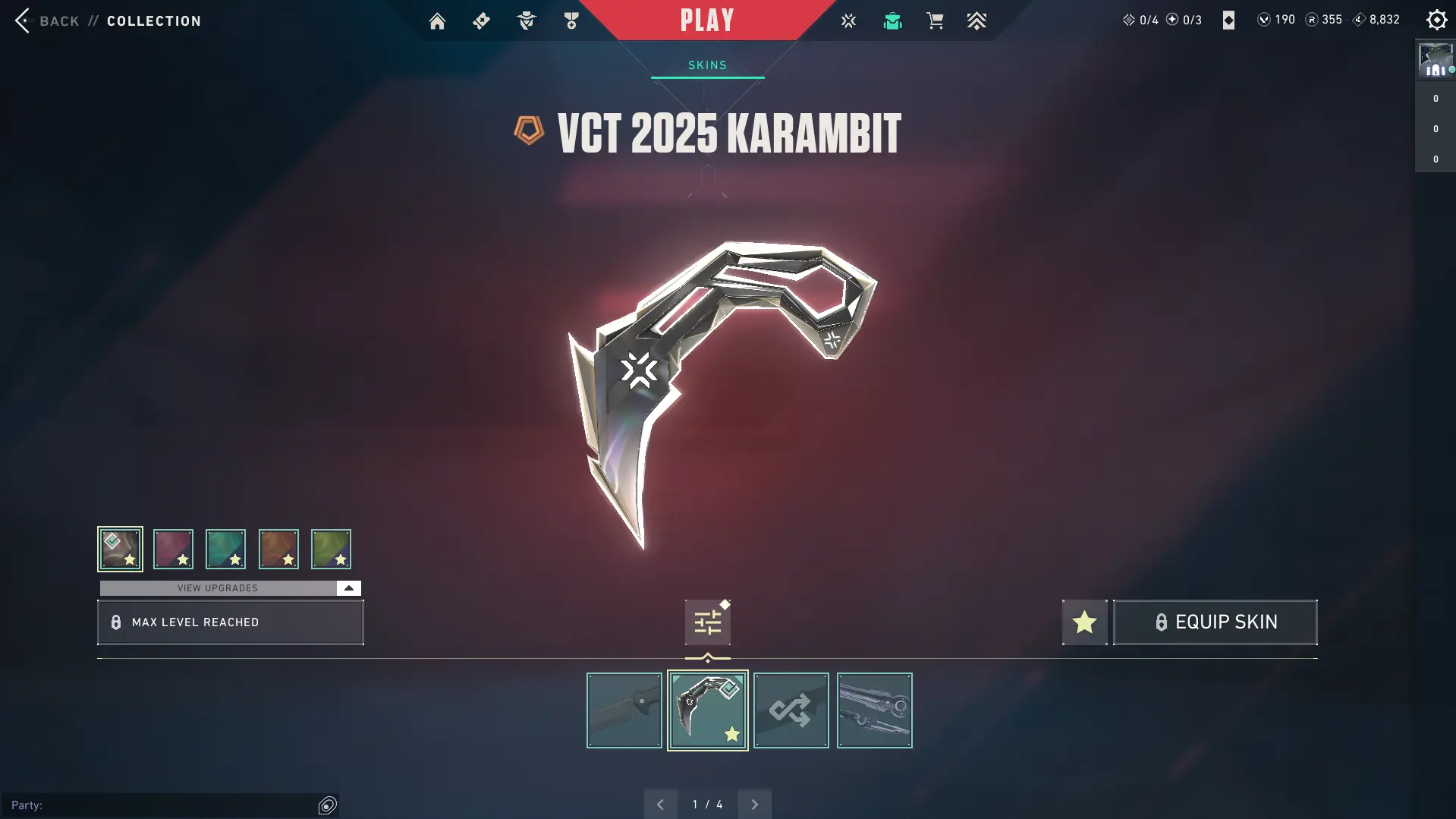Open the Store shopping cart icon
This screenshot has width=1456, height=819.
point(935,20)
